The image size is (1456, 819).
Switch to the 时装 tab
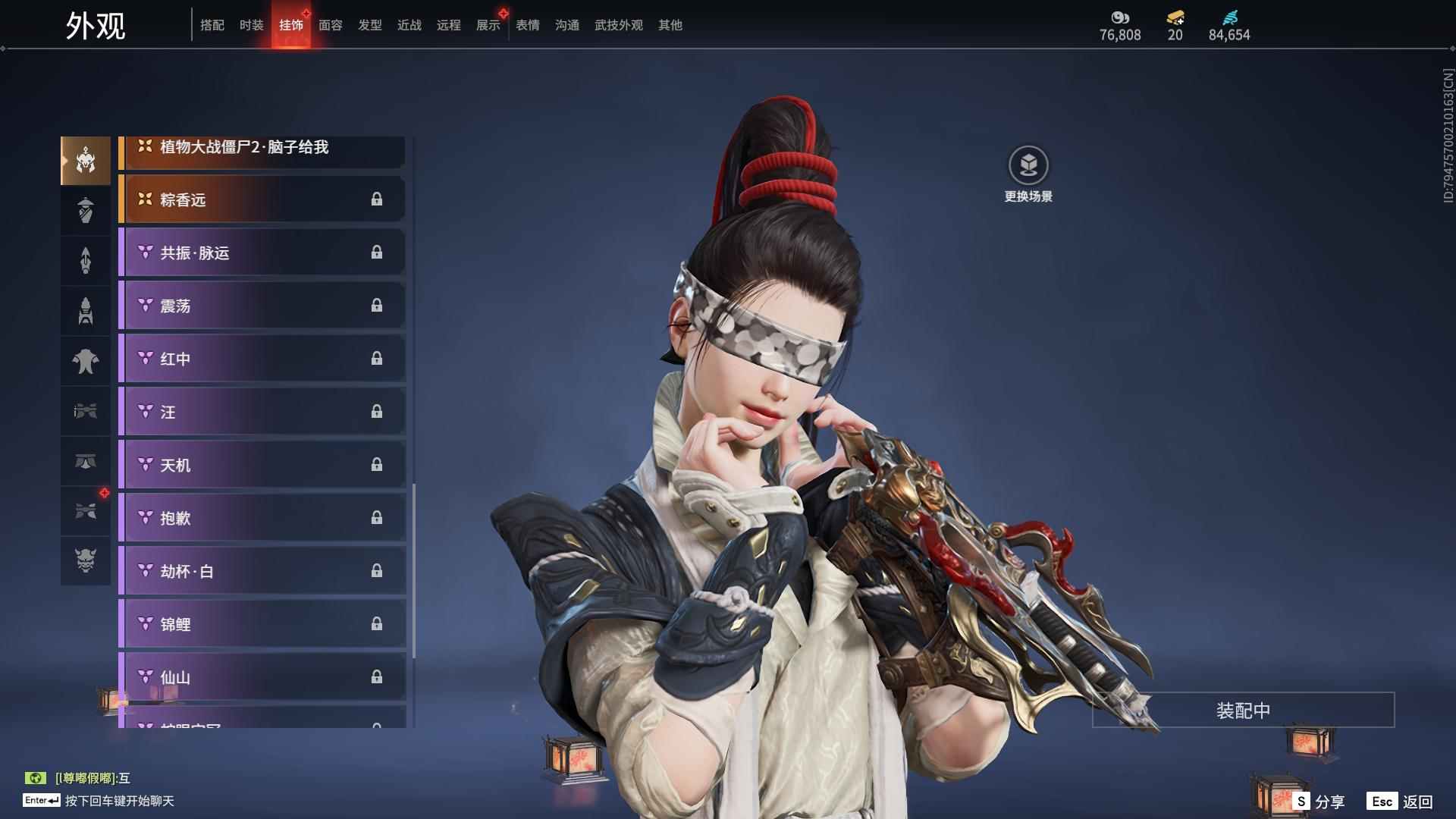click(x=251, y=25)
